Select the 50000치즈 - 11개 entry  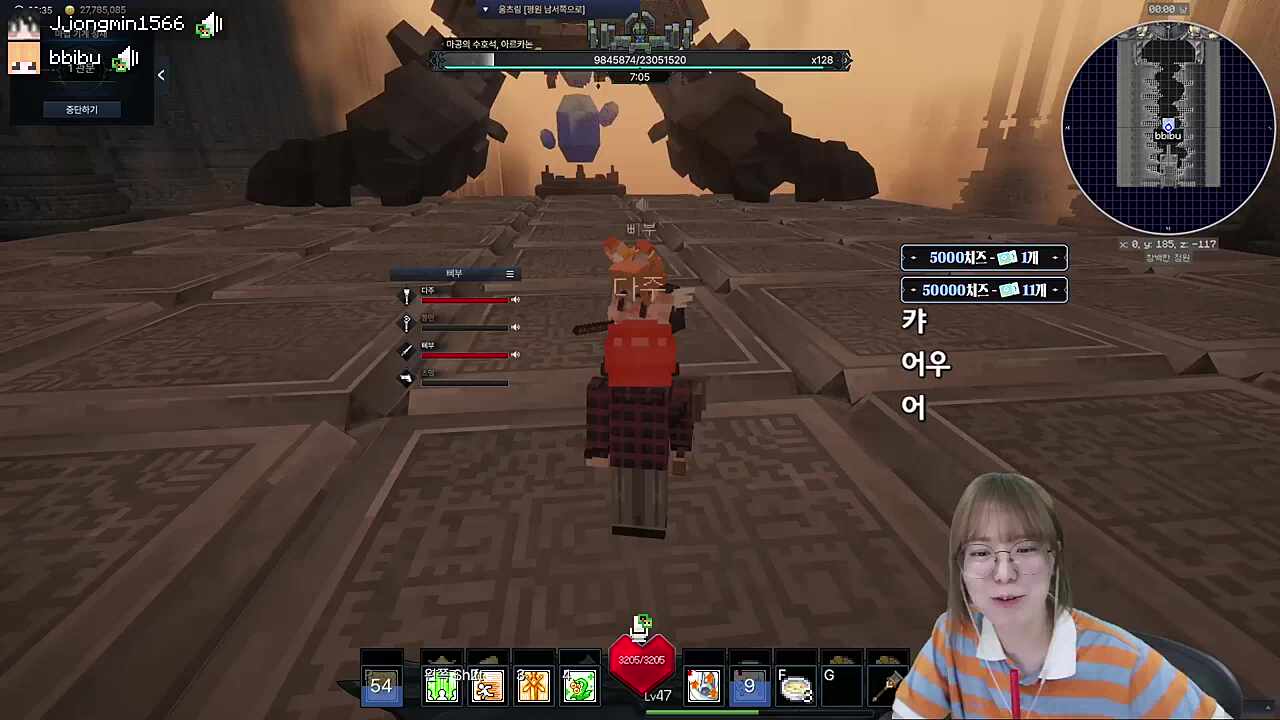(984, 290)
